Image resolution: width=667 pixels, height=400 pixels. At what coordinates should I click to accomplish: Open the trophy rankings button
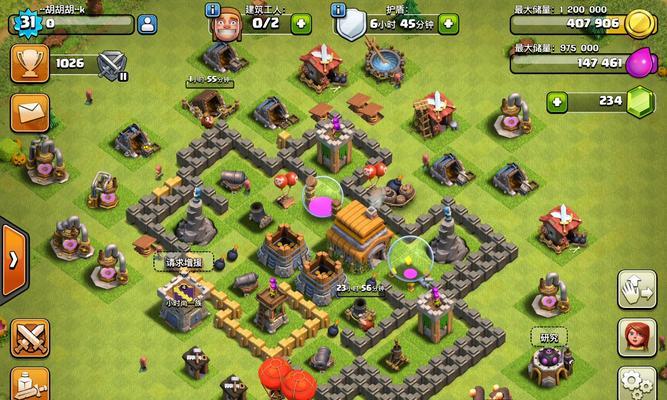[x=29, y=63]
